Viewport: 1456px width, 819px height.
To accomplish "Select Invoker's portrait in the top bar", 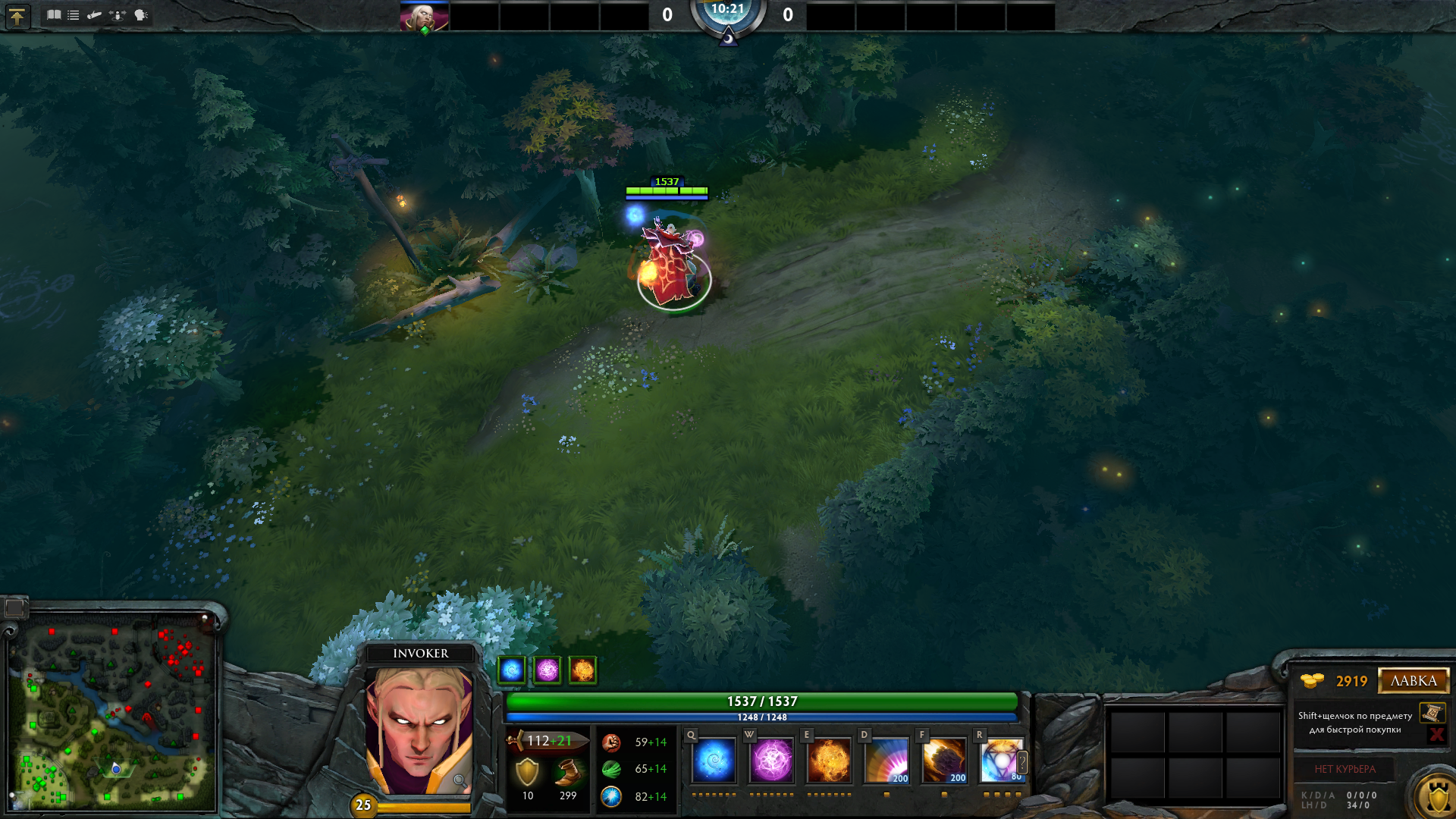I will click(x=424, y=17).
